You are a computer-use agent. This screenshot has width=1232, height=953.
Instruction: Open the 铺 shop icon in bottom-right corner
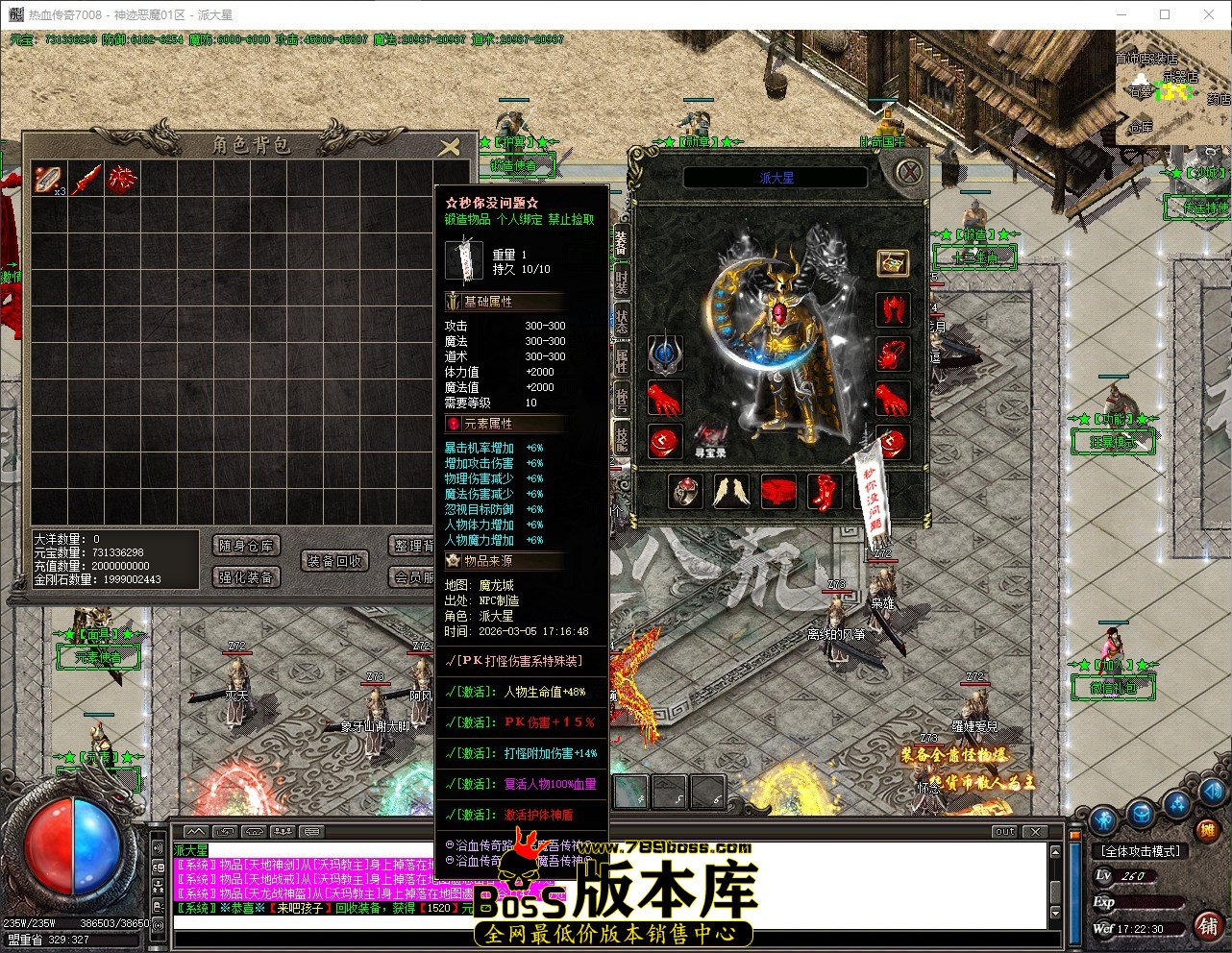pyautogui.click(x=1210, y=926)
